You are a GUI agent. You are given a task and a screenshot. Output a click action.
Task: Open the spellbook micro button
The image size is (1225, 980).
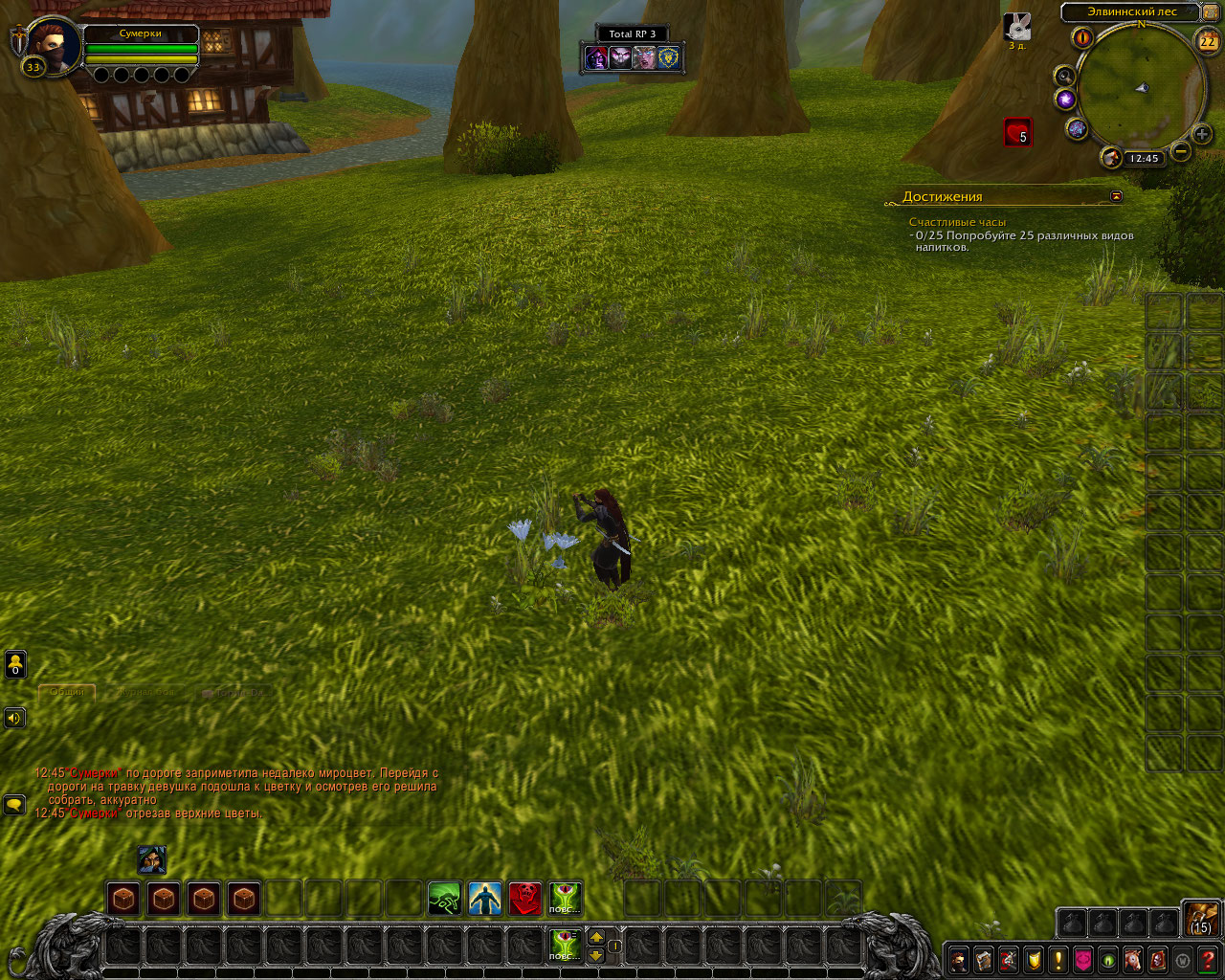click(x=983, y=959)
